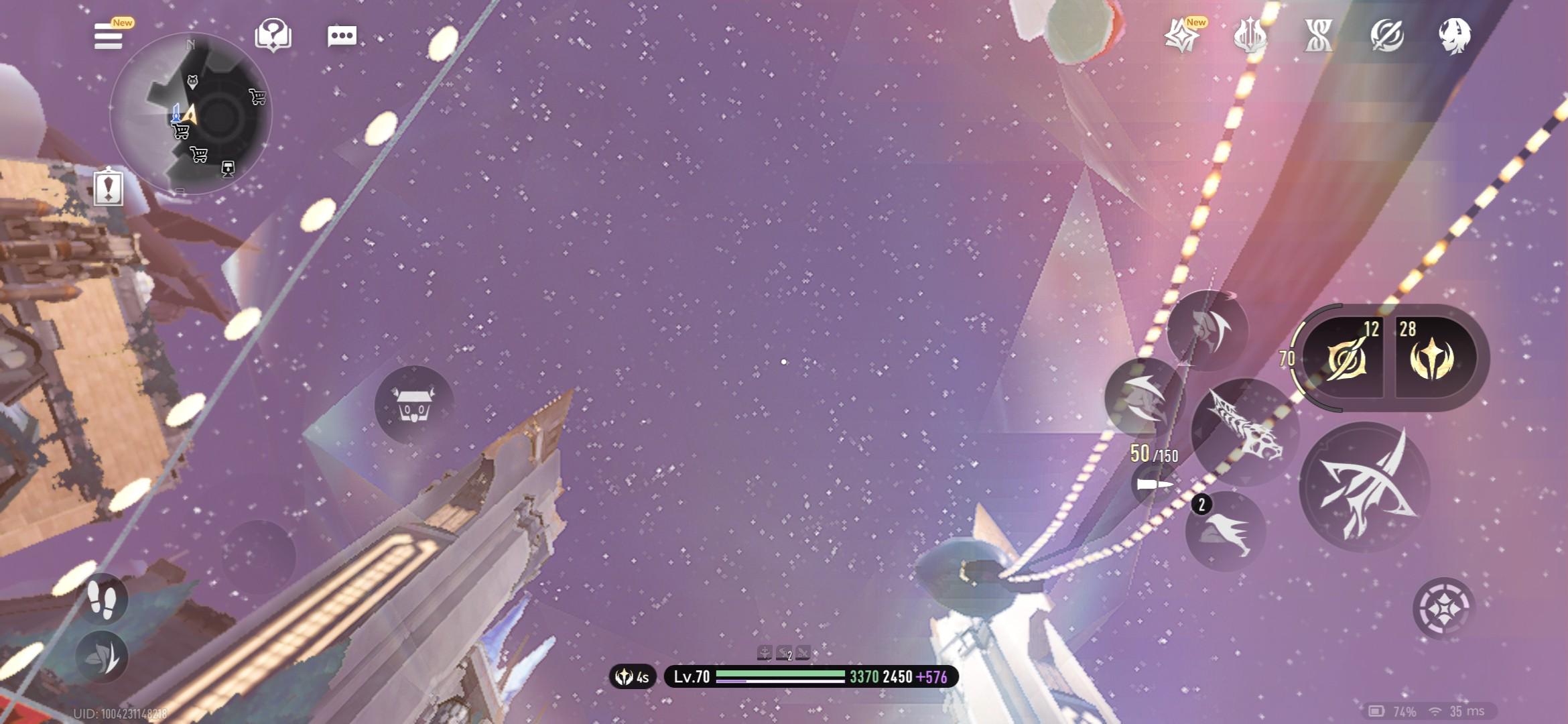
Task: Click the horned cat face button
Action: (413, 404)
